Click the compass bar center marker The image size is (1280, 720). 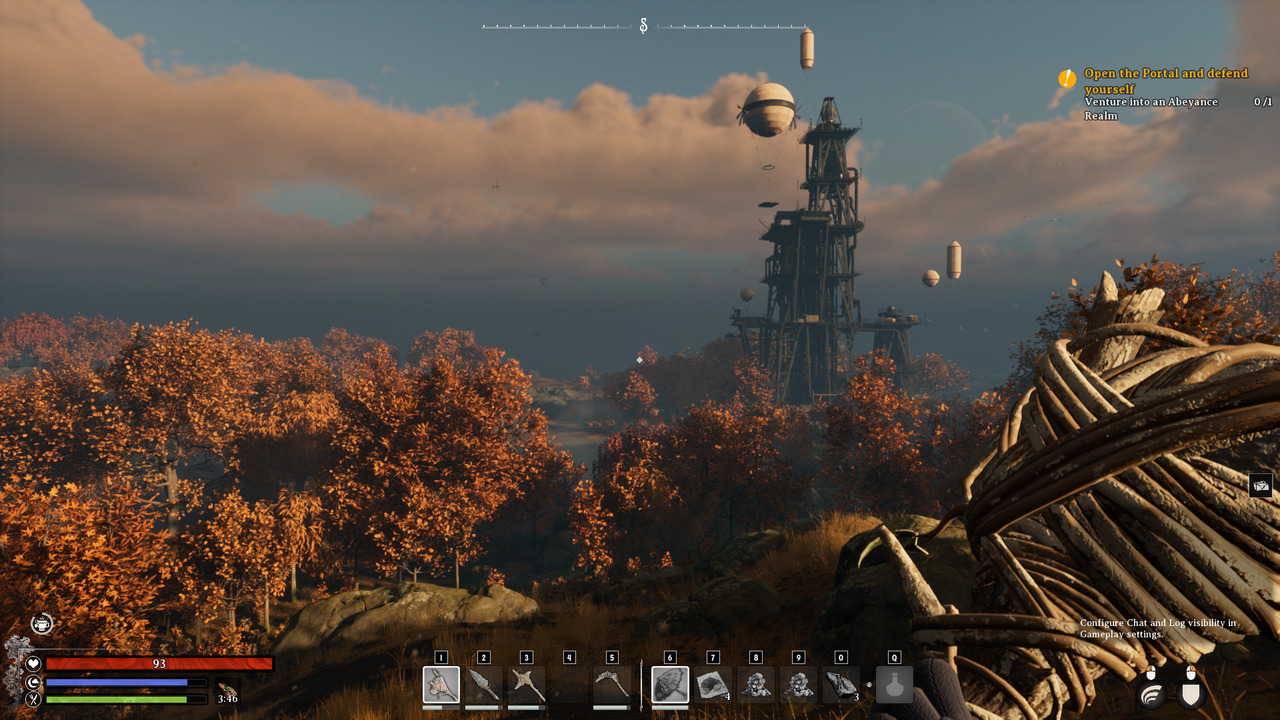tap(643, 26)
